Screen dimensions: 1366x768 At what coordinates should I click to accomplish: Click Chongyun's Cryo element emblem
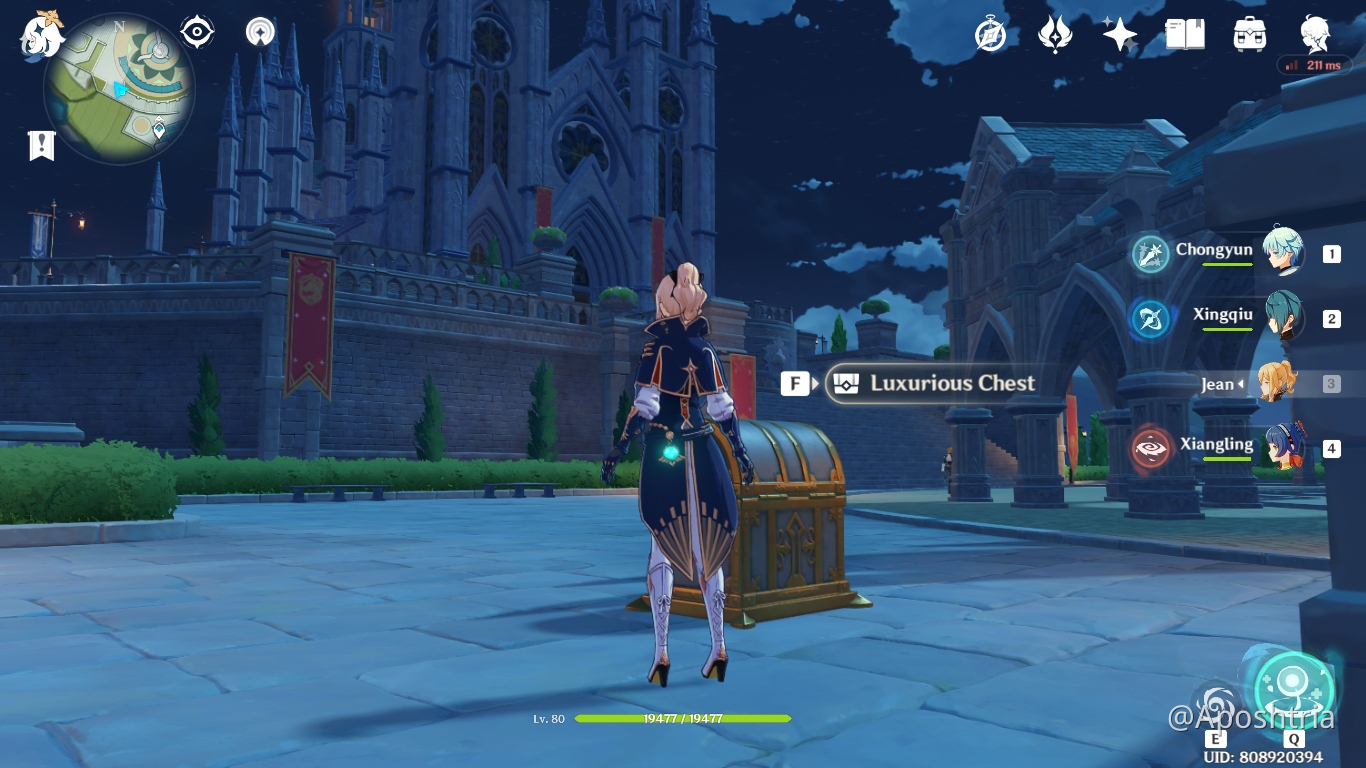(1150, 254)
